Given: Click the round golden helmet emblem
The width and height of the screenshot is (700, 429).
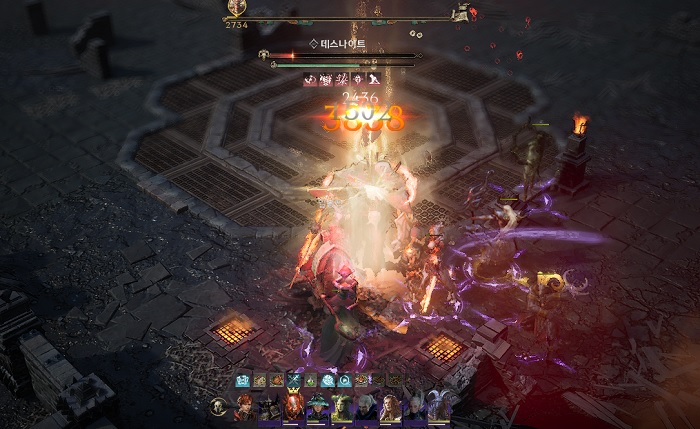Looking at the screenshot, I should tap(218, 406).
